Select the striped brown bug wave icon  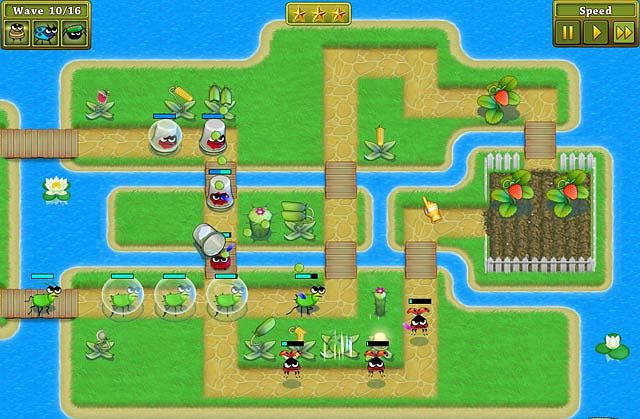[x=17, y=33]
